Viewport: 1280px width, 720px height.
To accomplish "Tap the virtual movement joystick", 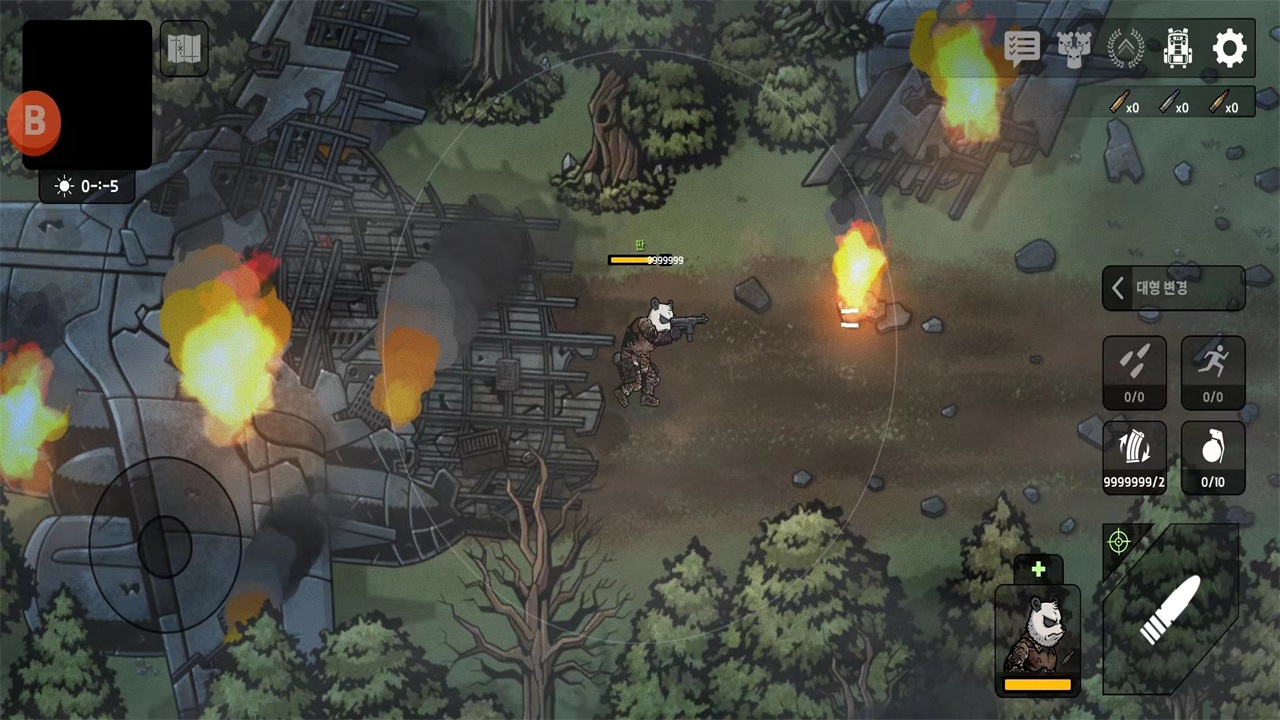I will [164, 545].
